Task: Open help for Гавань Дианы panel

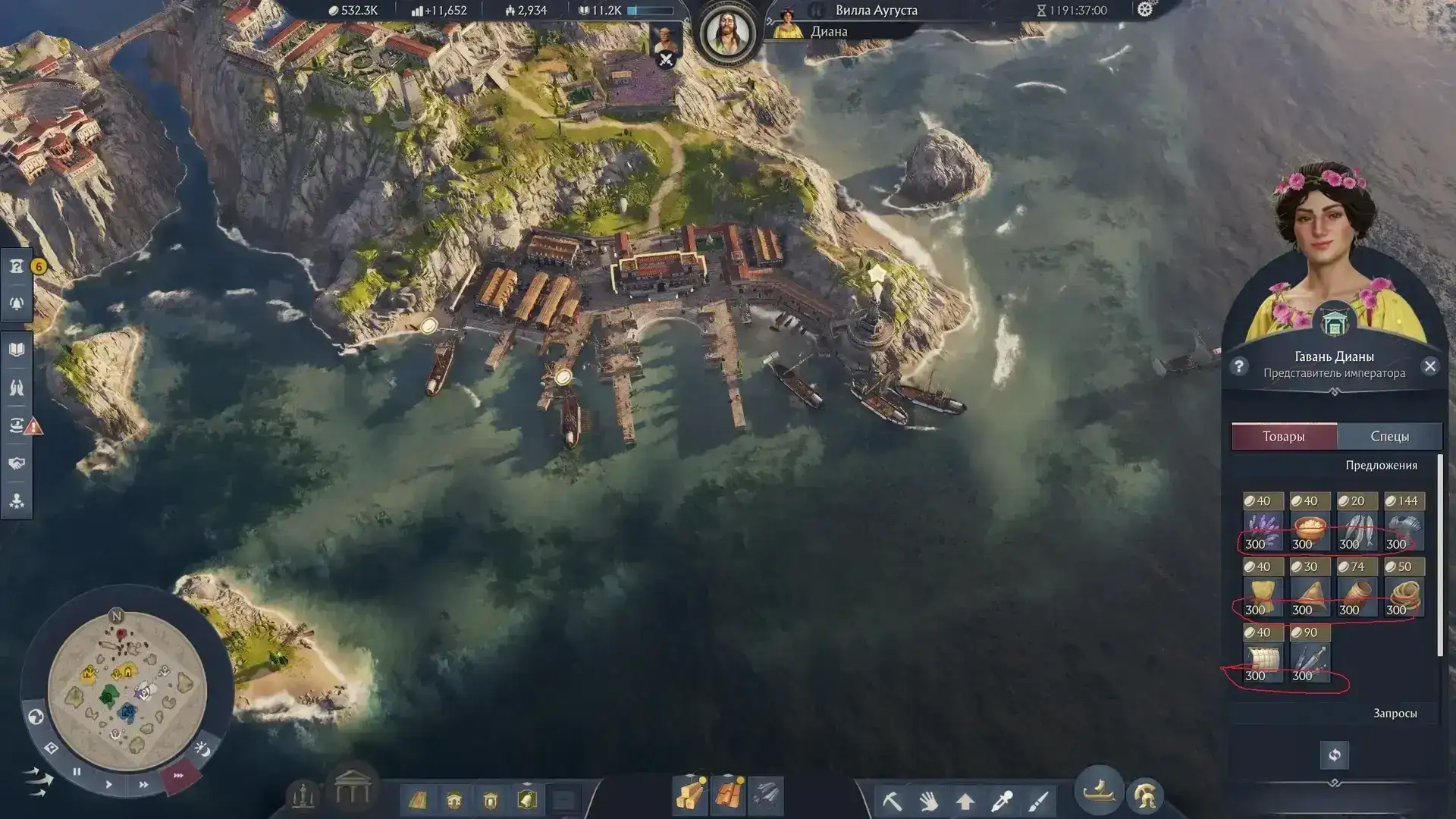Action: (1239, 366)
